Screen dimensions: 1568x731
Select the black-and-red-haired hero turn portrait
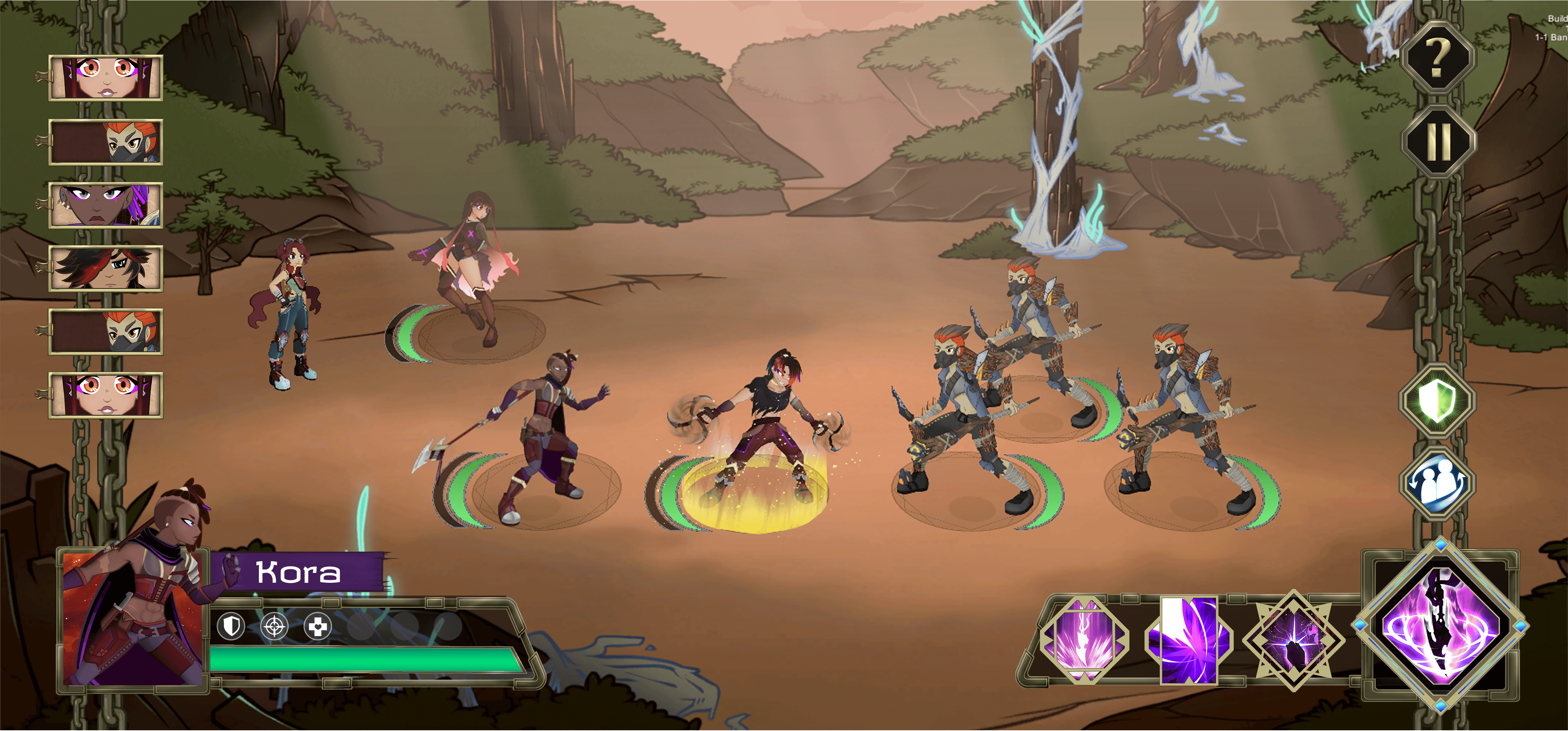(106, 268)
